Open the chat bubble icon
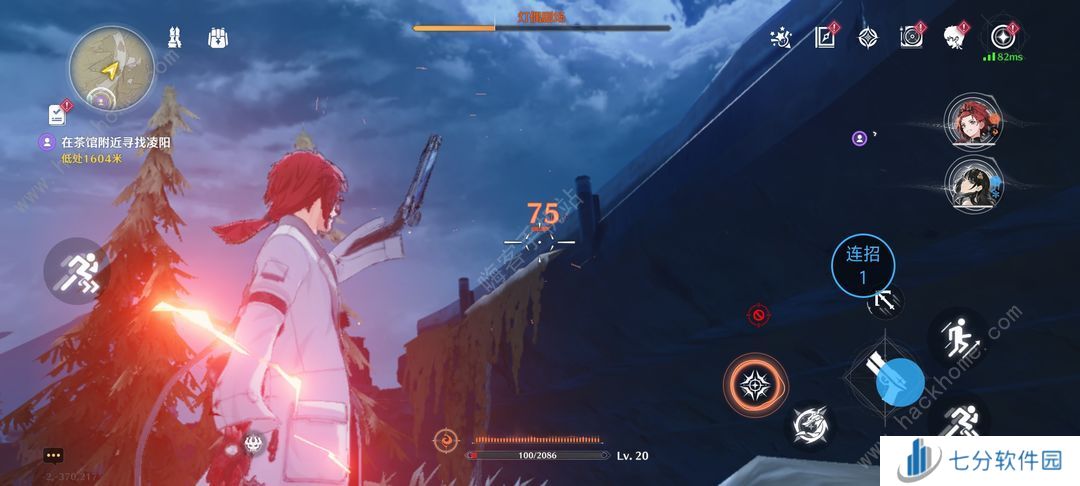Image resolution: width=1080 pixels, height=486 pixels. coord(53,455)
